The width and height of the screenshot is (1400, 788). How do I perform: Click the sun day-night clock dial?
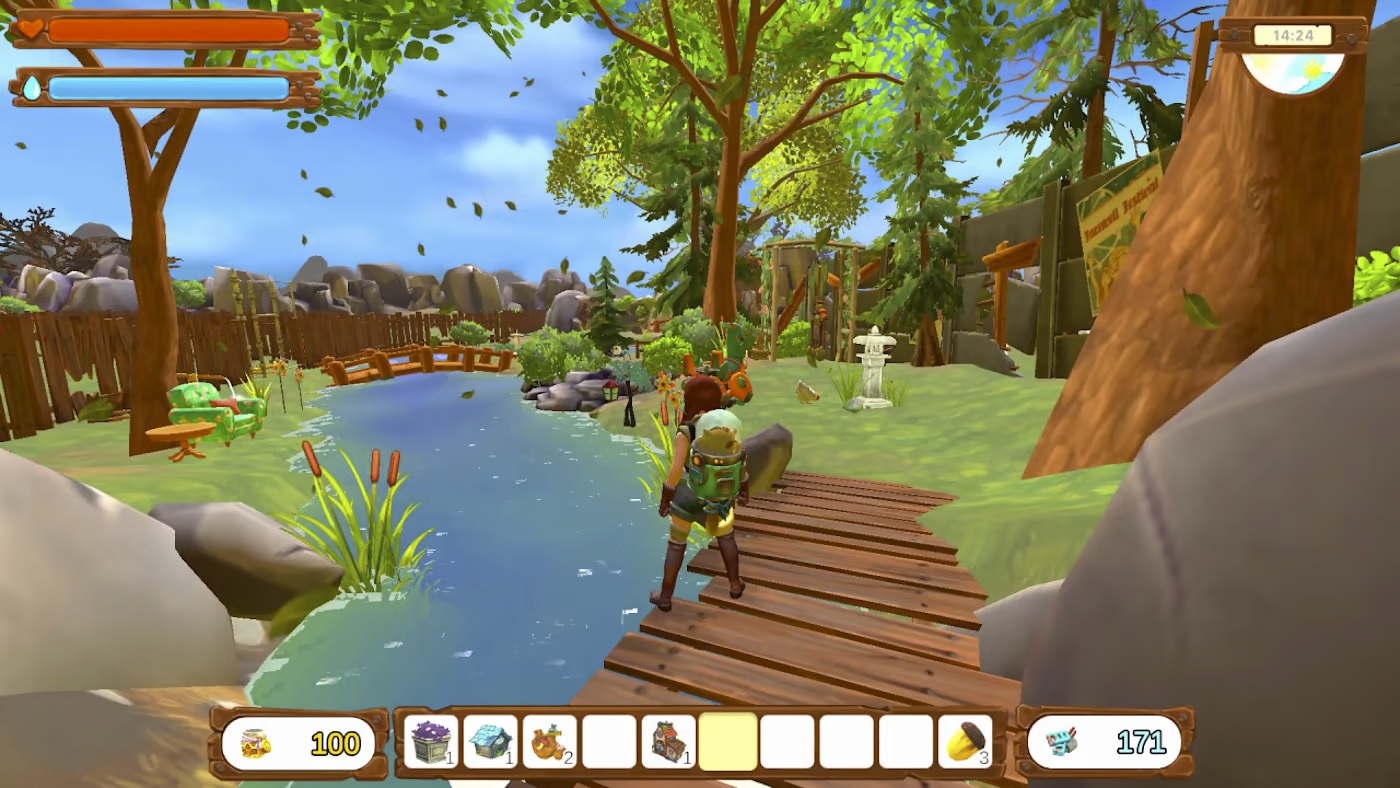[1293, 70]
